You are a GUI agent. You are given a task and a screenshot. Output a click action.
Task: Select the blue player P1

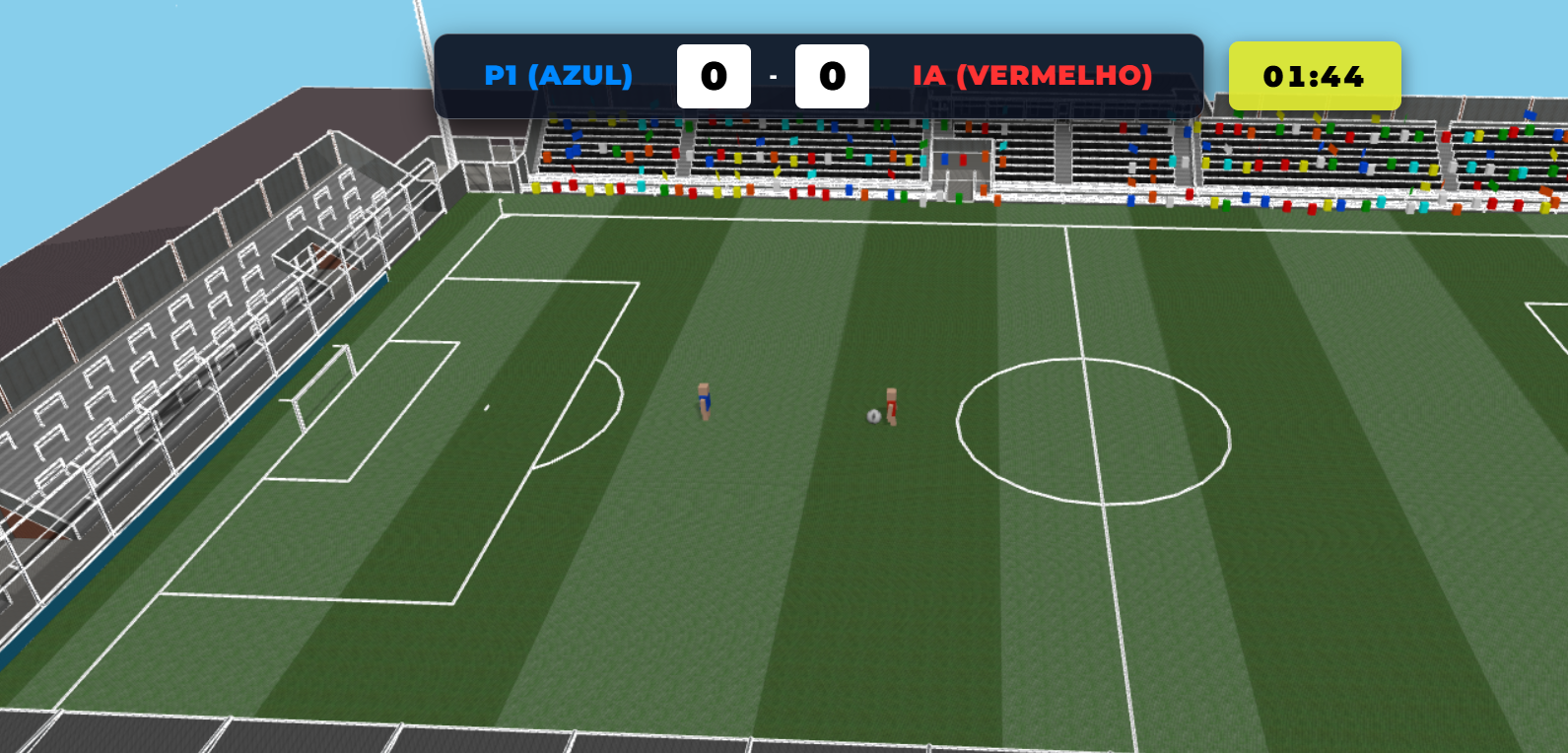click(x=704, y=399)
